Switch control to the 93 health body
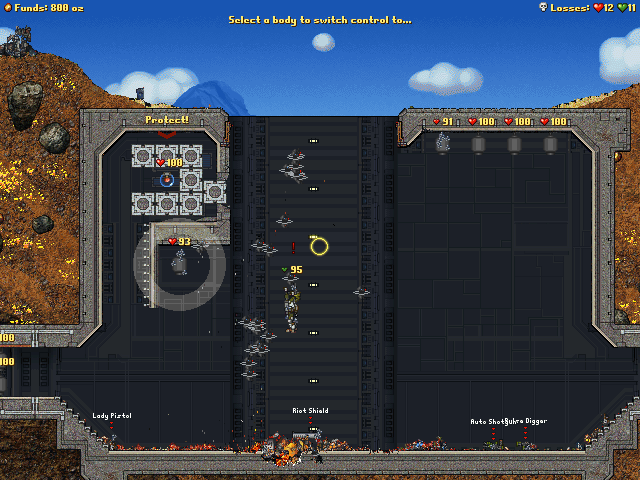This screenshot has width=640, height=480. (x=180, y=262)
